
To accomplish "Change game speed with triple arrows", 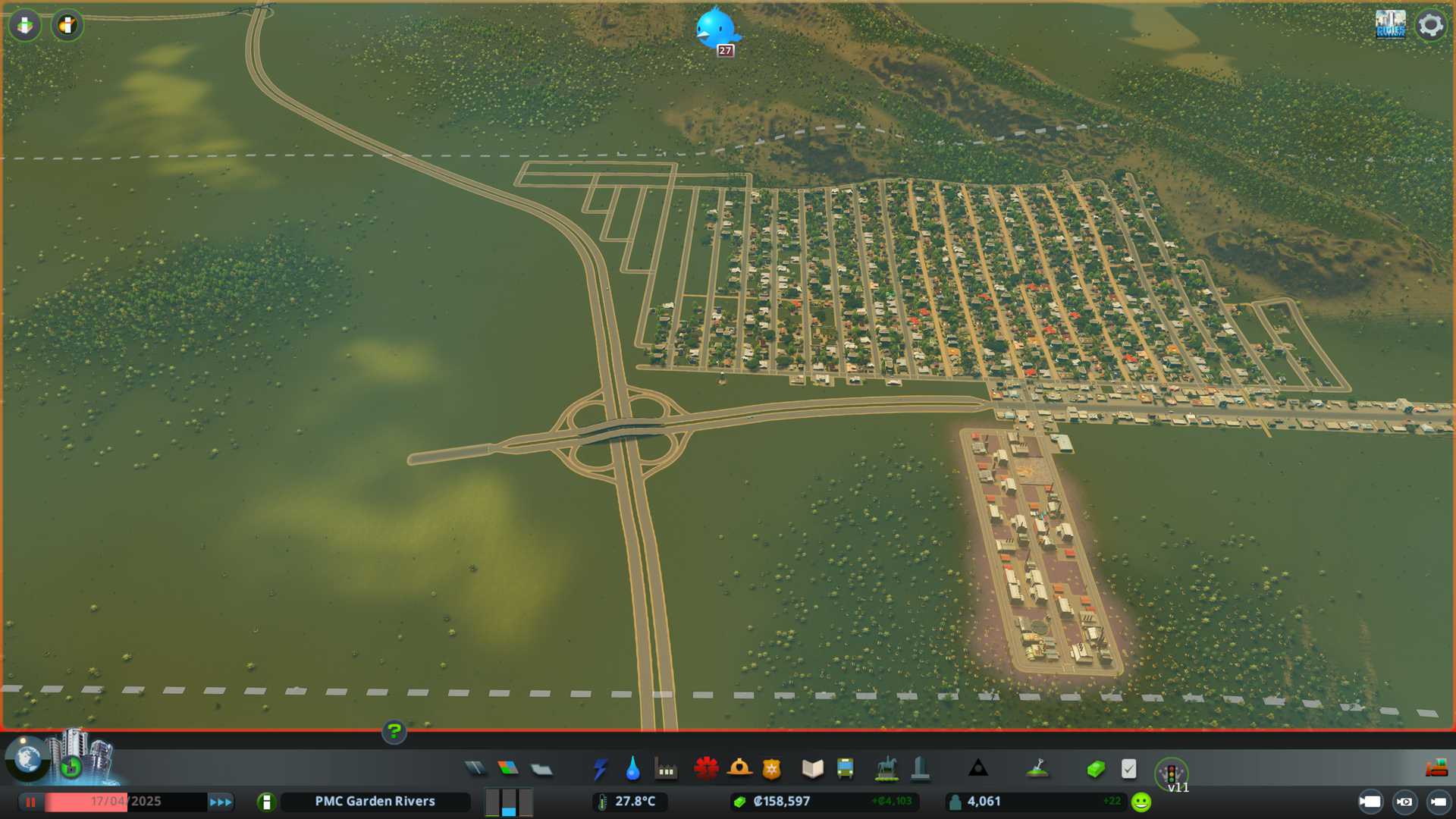I will pos(221,802).
